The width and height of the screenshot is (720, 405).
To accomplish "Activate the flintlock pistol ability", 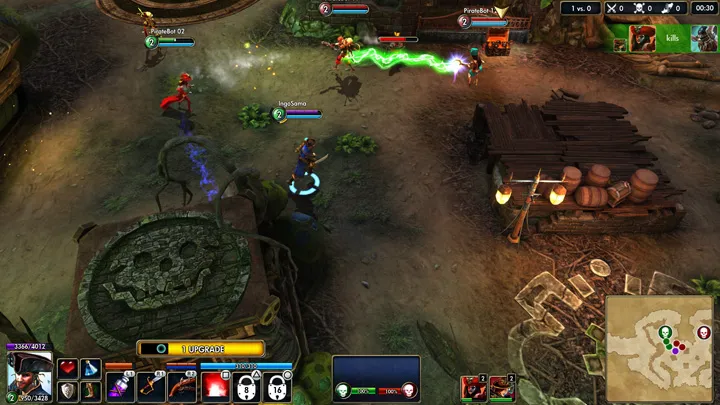I will (x=182, y=386).
